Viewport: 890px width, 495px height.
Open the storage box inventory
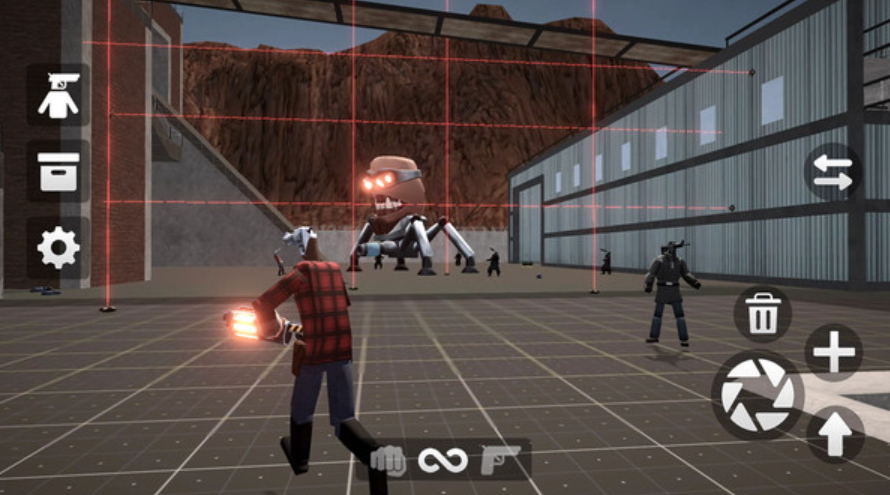point(58,171)
